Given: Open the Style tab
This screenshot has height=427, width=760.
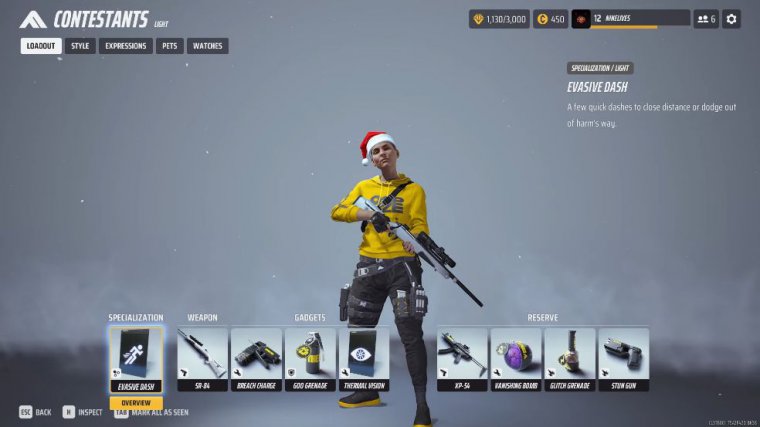Looking at the screenshot, I should click(80, 46).
